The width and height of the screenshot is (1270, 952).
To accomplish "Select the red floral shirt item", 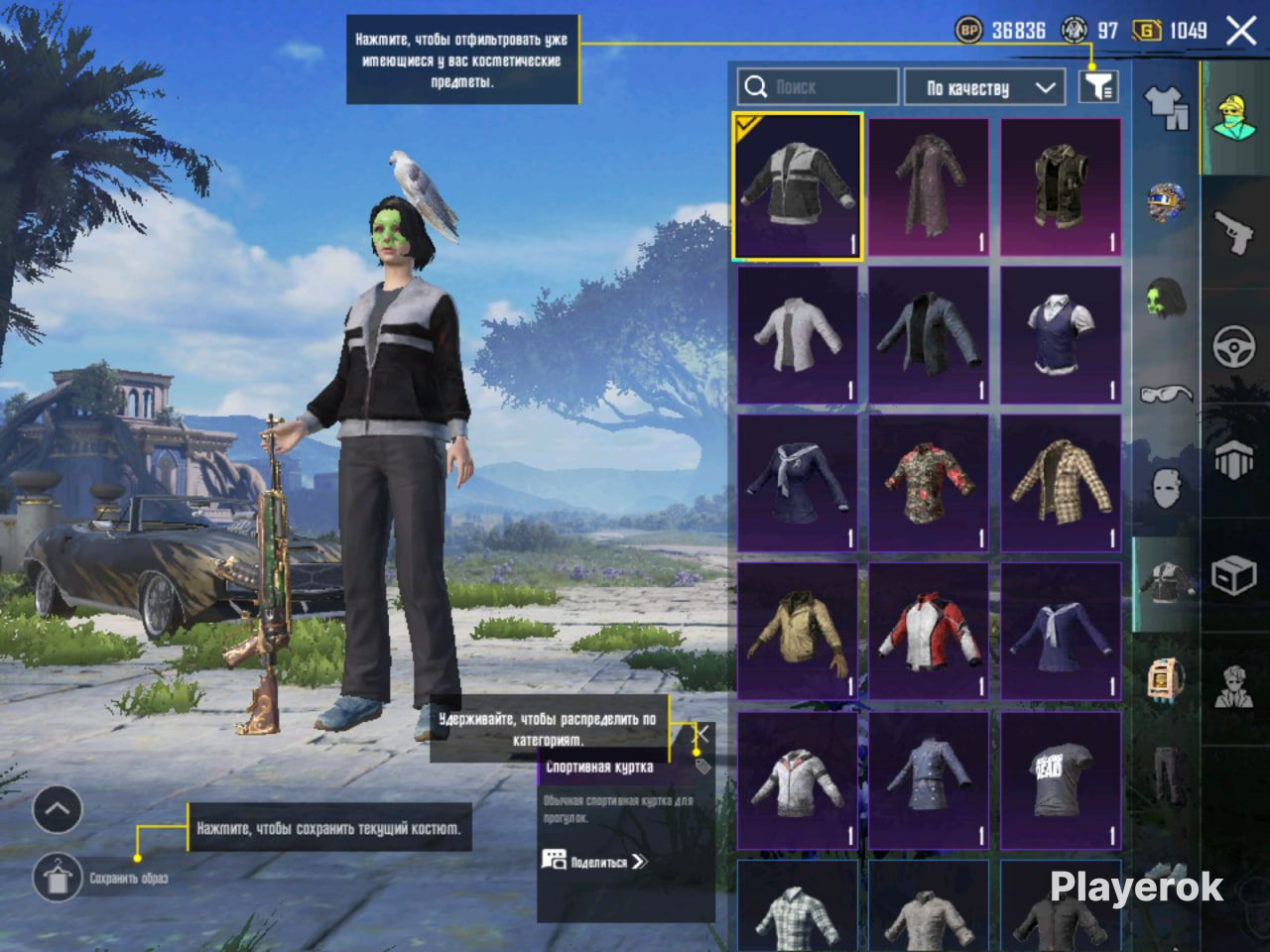I will point(929,483).
